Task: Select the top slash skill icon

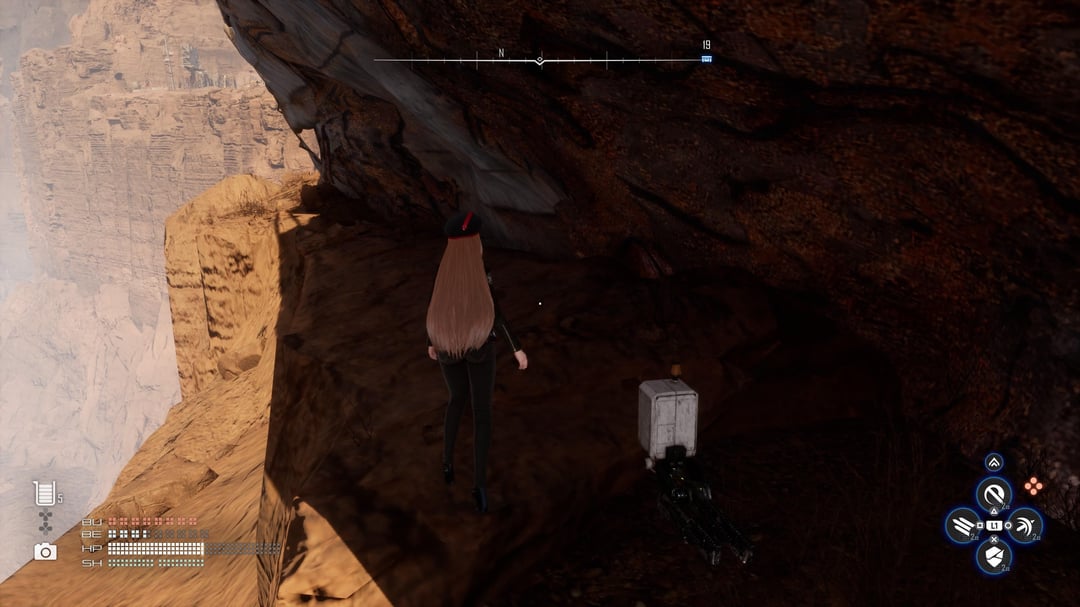Action: tap(993, 493)
